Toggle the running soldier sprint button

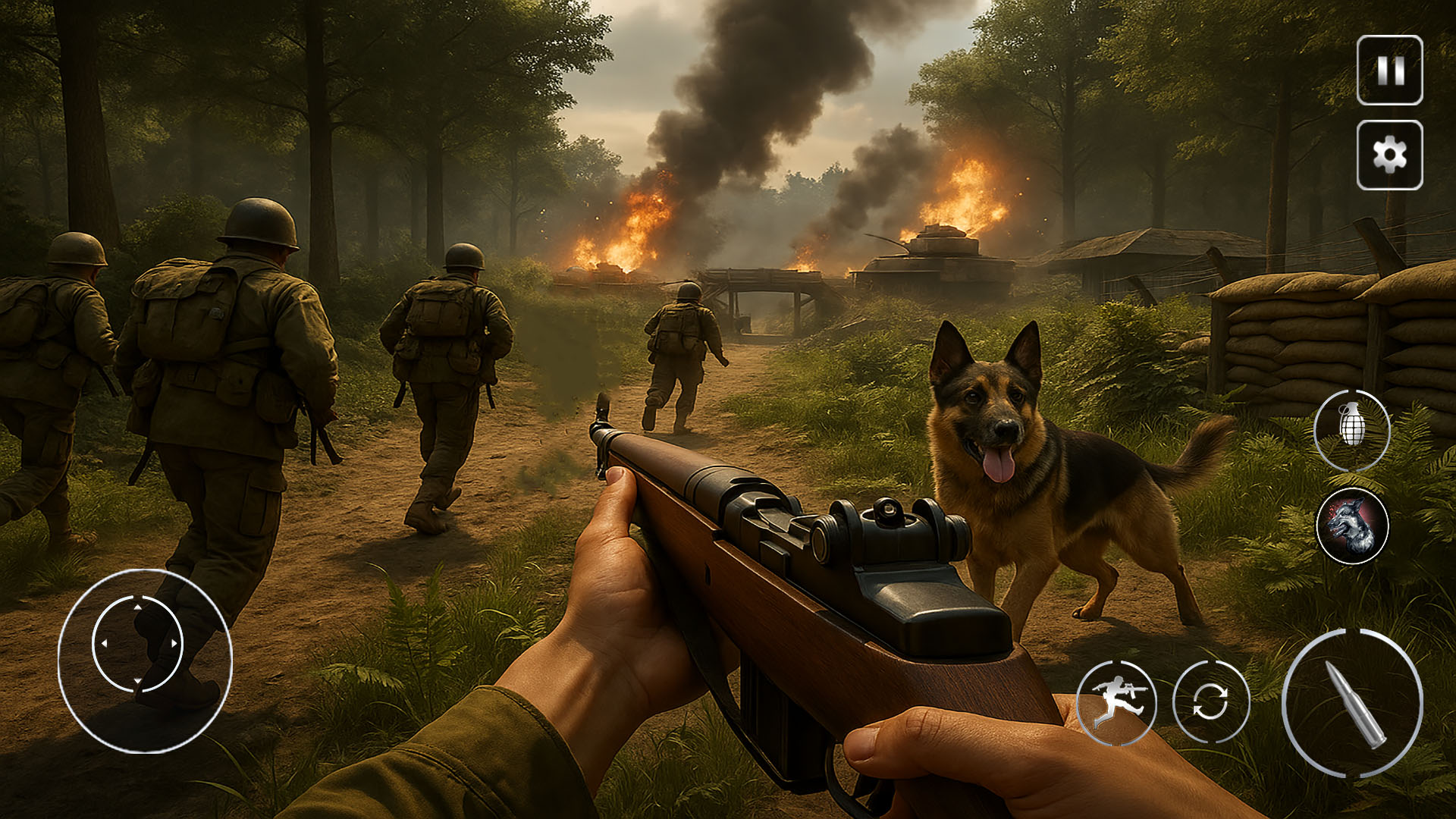[1116, 701]
